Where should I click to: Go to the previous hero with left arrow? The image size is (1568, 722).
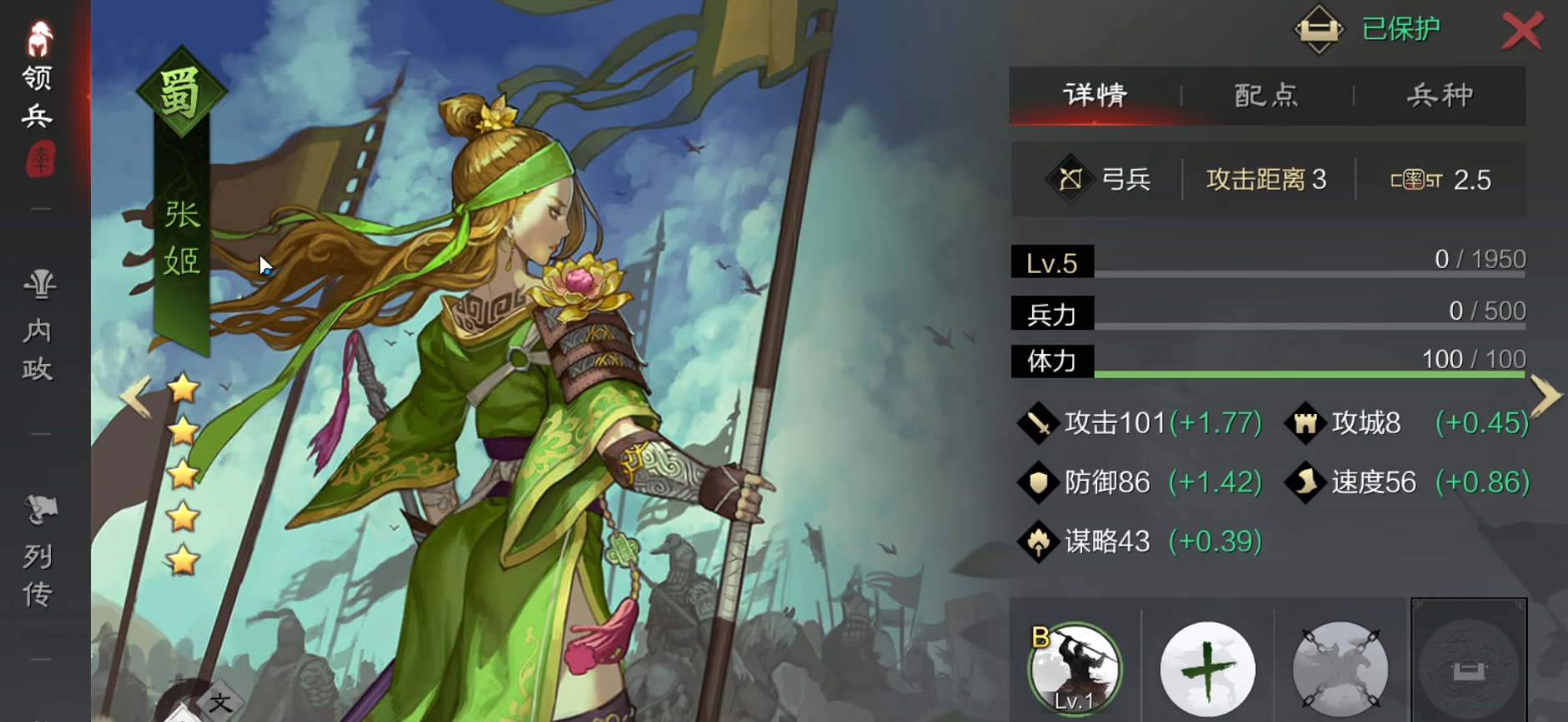(x=135, y=396)
